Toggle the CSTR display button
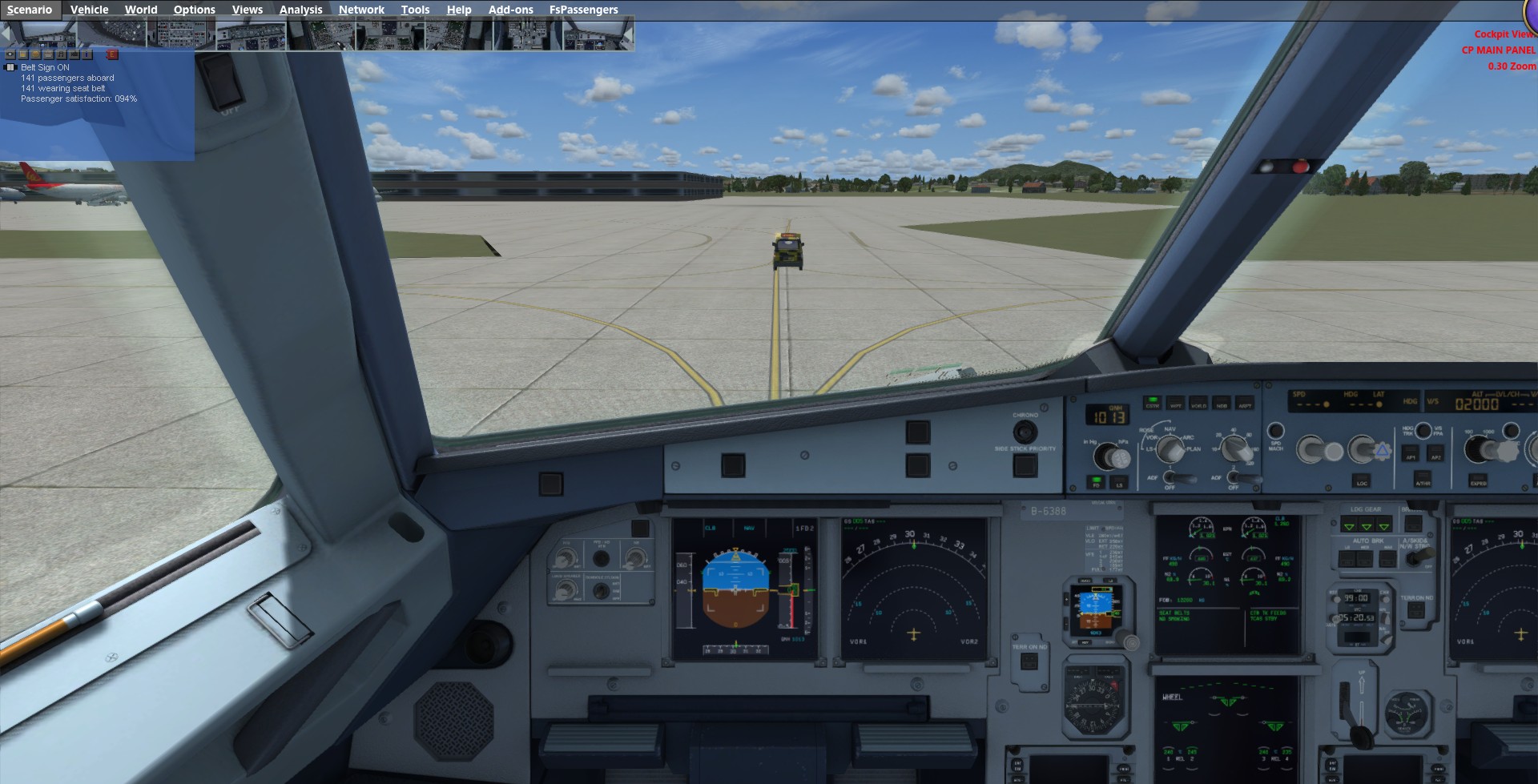1538x784 pixels. [1152, 403]
